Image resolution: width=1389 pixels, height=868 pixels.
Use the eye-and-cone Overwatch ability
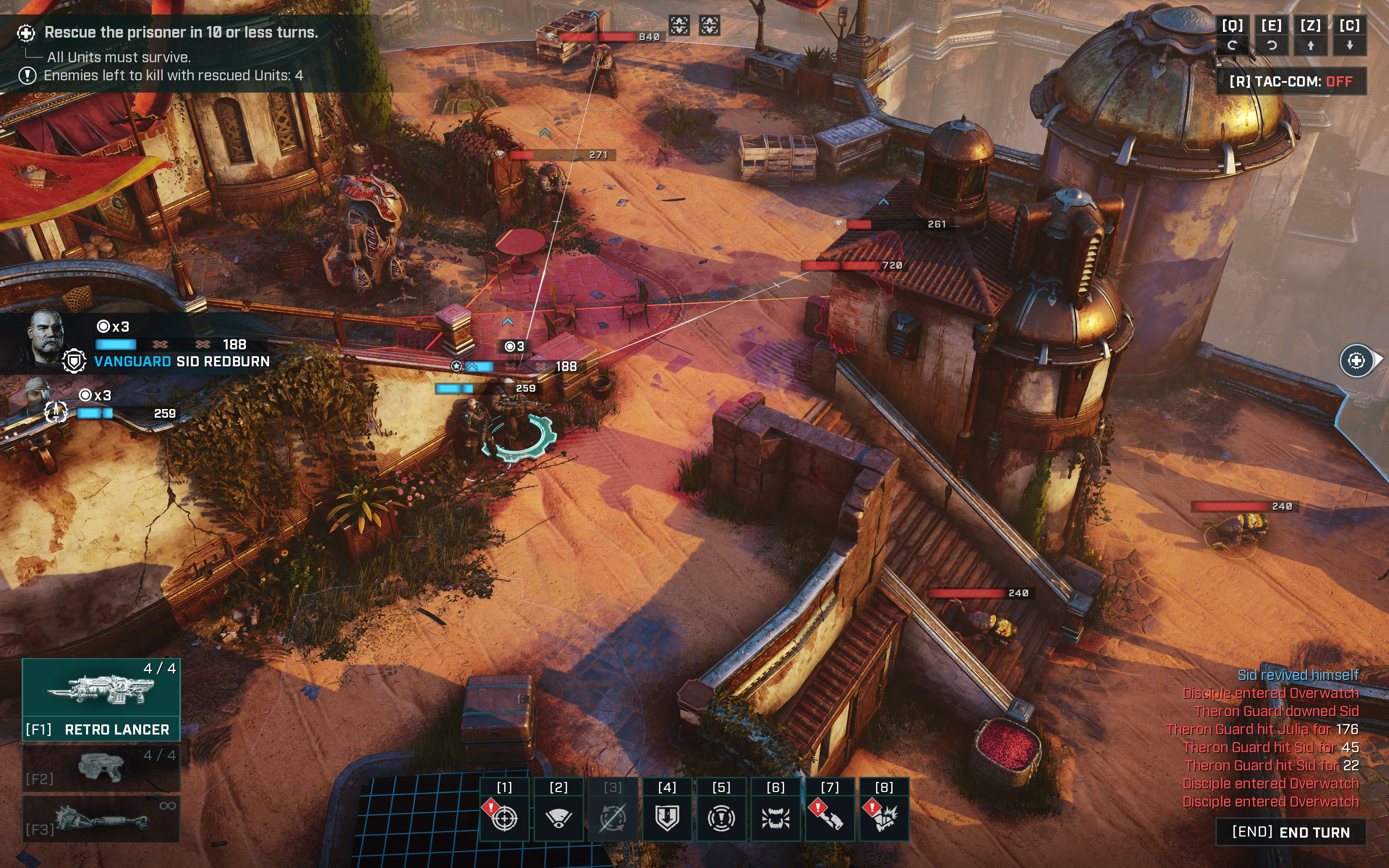pos(558,816)
